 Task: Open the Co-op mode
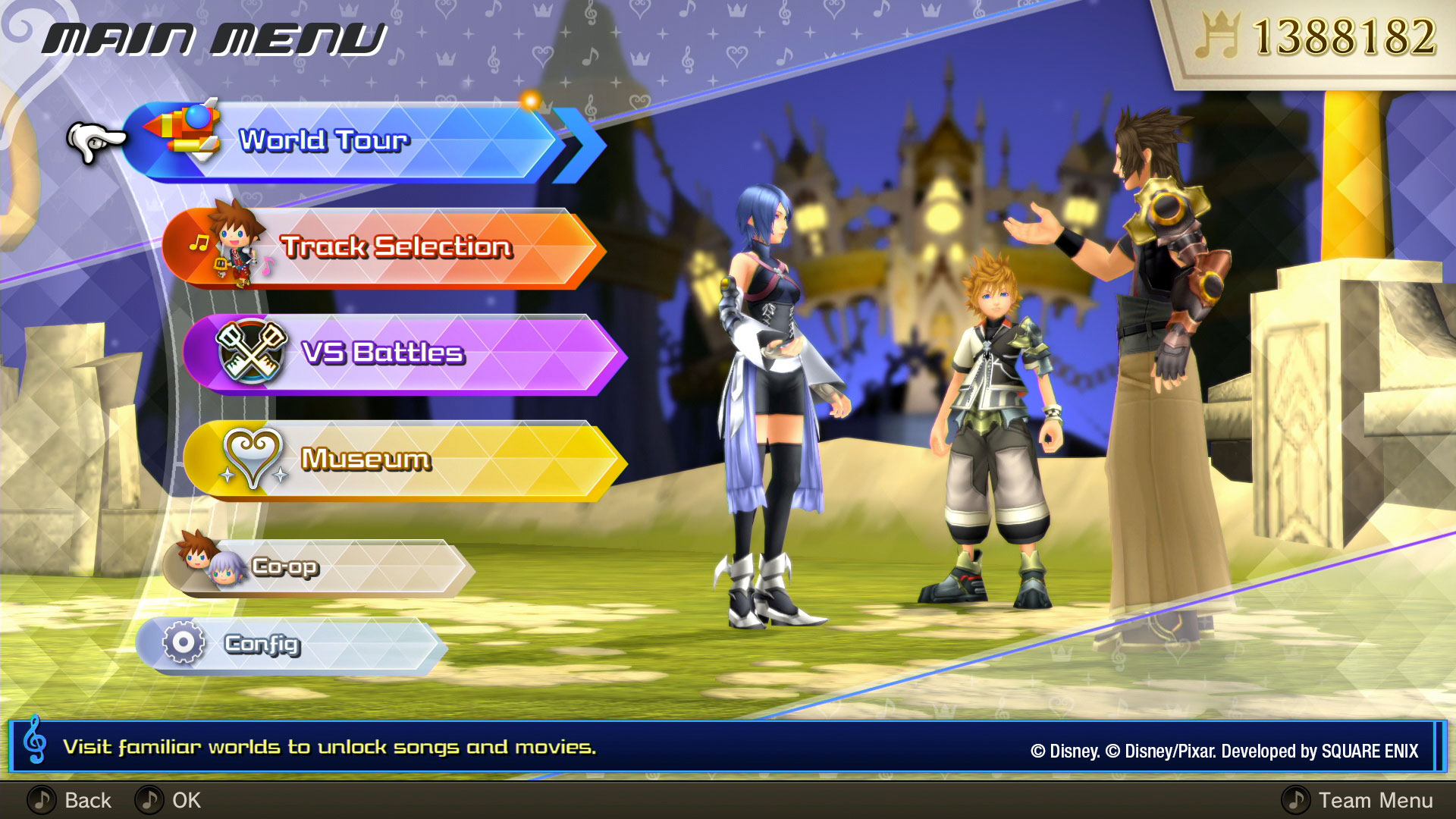pyautogui.click(x=318, y=568)
